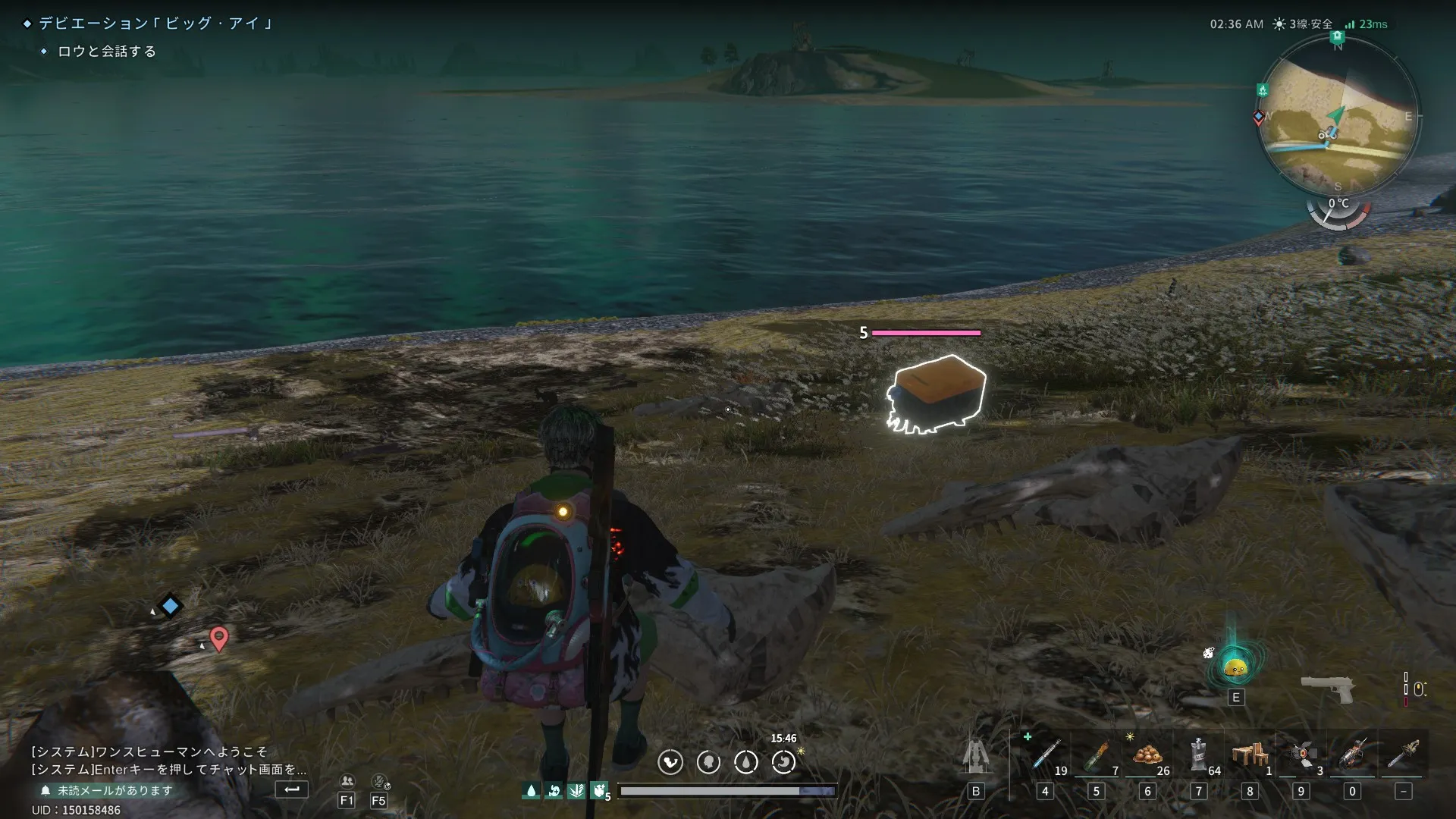The image size is (1456, 819).
Task: Toggle the muted microphone icon
Action: pyautogui.click(x=379, y=781)
